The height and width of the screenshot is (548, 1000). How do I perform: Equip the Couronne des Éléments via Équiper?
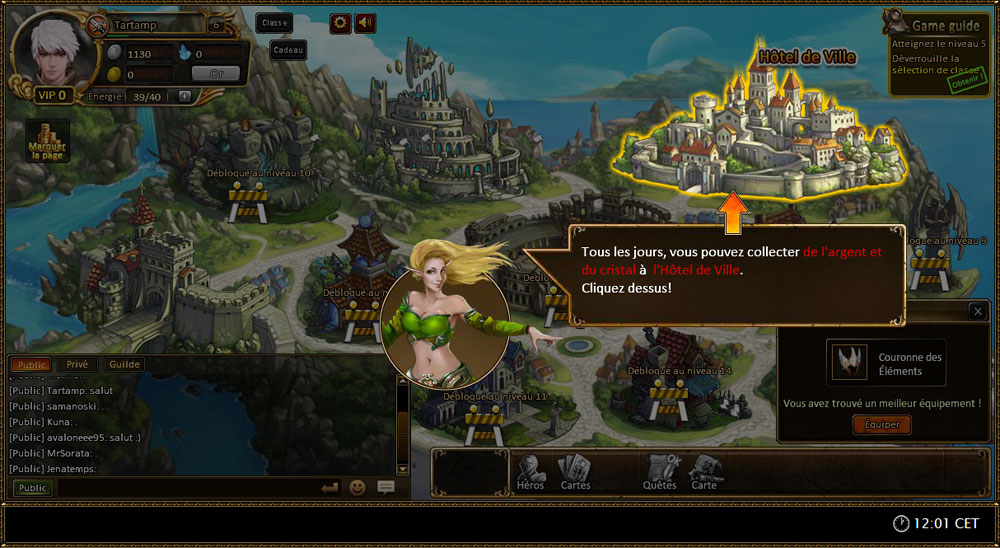point(881,425)
